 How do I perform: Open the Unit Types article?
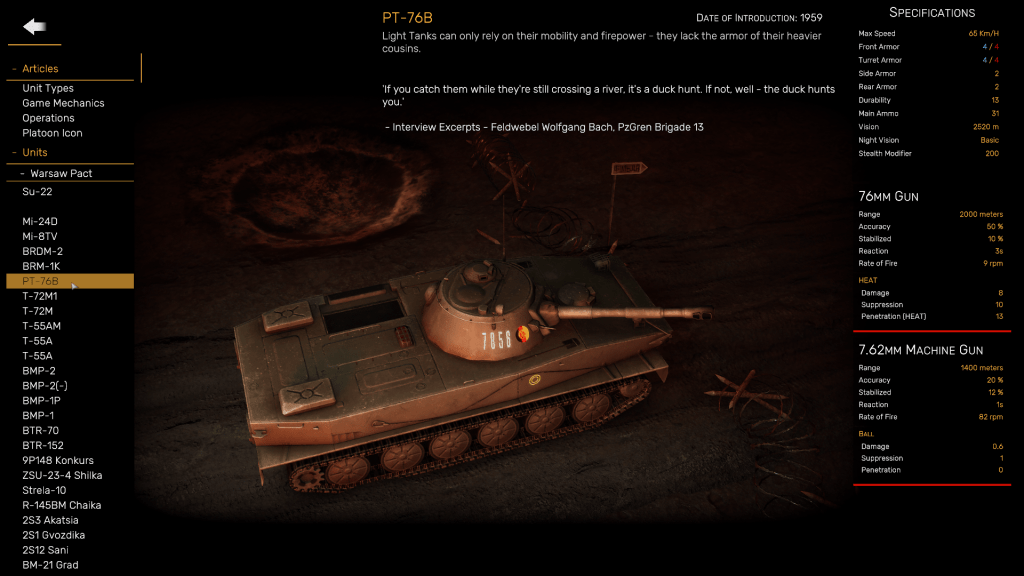coord(48,89)
